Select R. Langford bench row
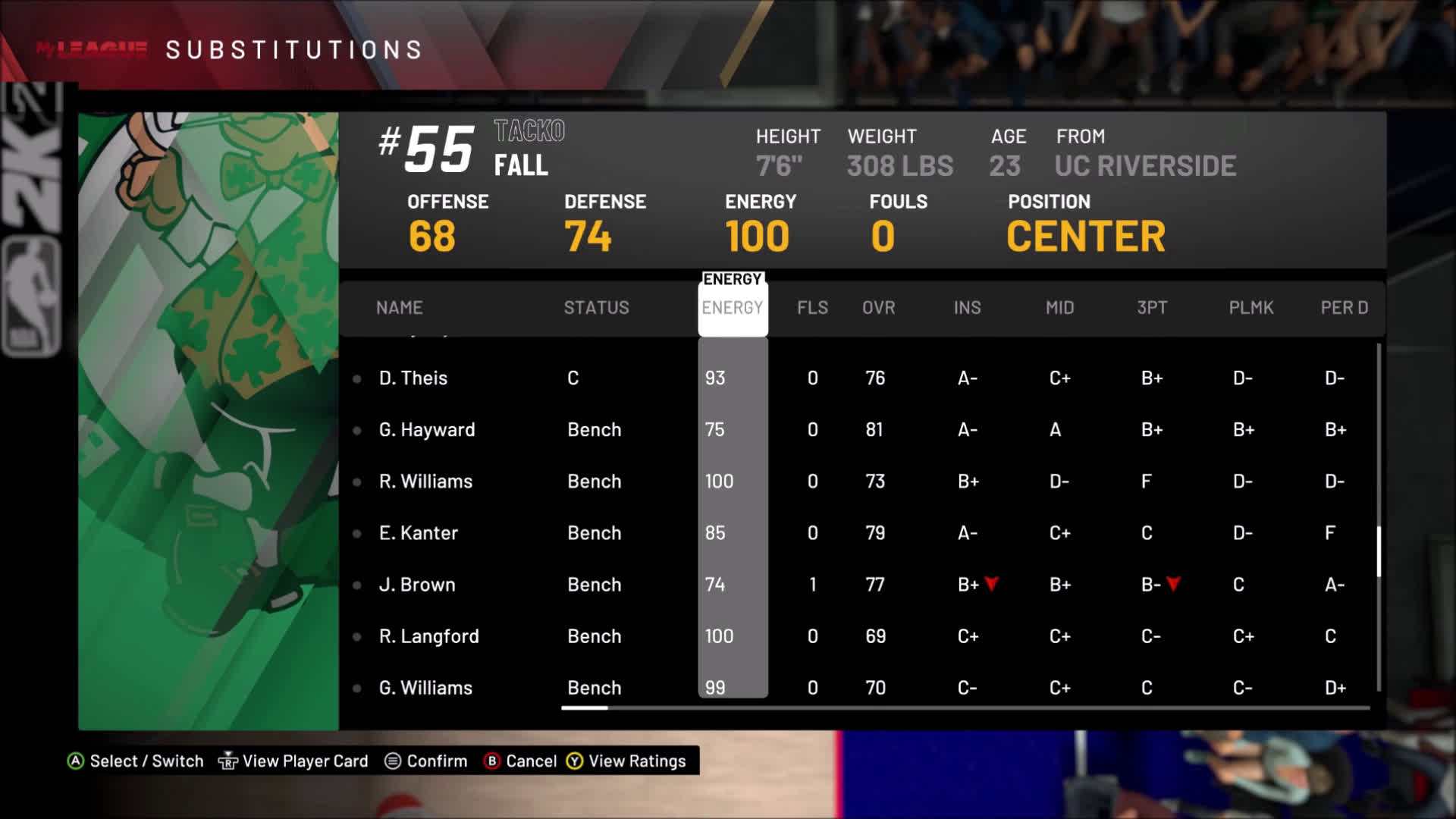1456x819 pixels. pyautogui.click(x=428, y=636)
